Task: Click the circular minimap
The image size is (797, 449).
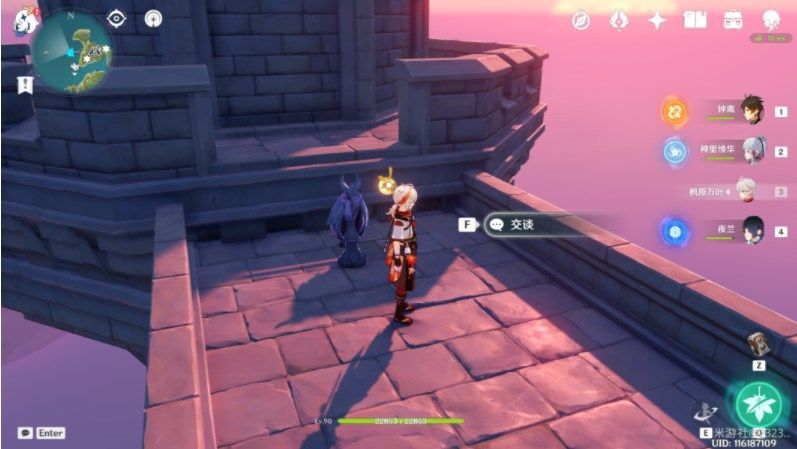Action: point(72,53)
